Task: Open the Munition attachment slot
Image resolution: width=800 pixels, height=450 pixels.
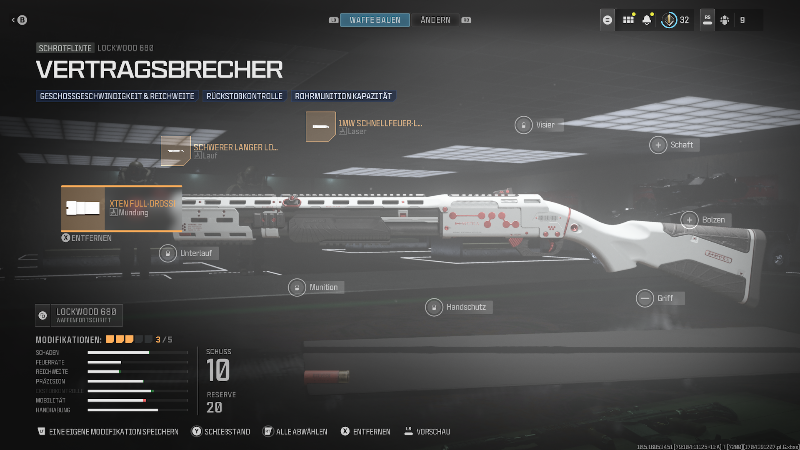Action: [x=296, y=288]
